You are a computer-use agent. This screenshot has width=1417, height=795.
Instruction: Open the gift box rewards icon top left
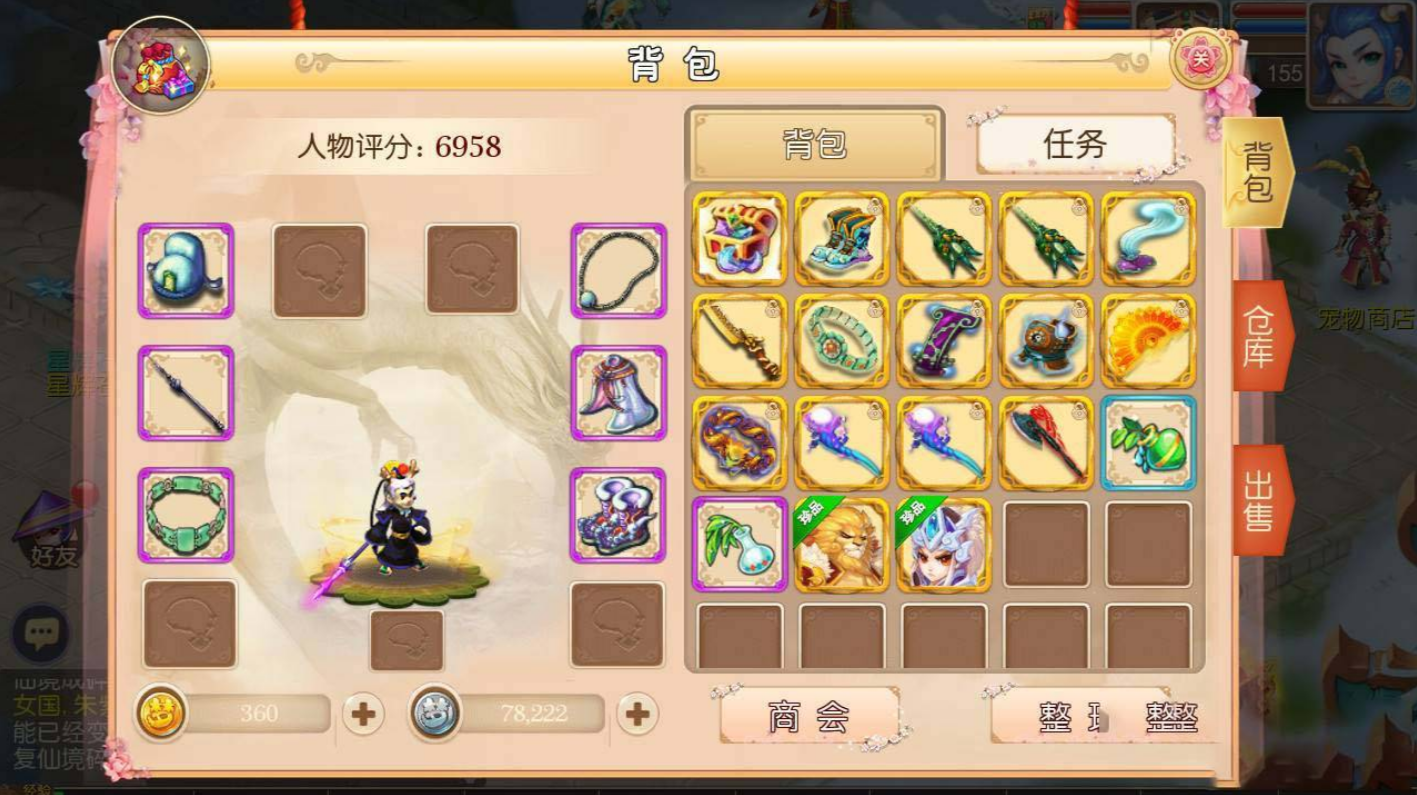click(x=162, y=66)
